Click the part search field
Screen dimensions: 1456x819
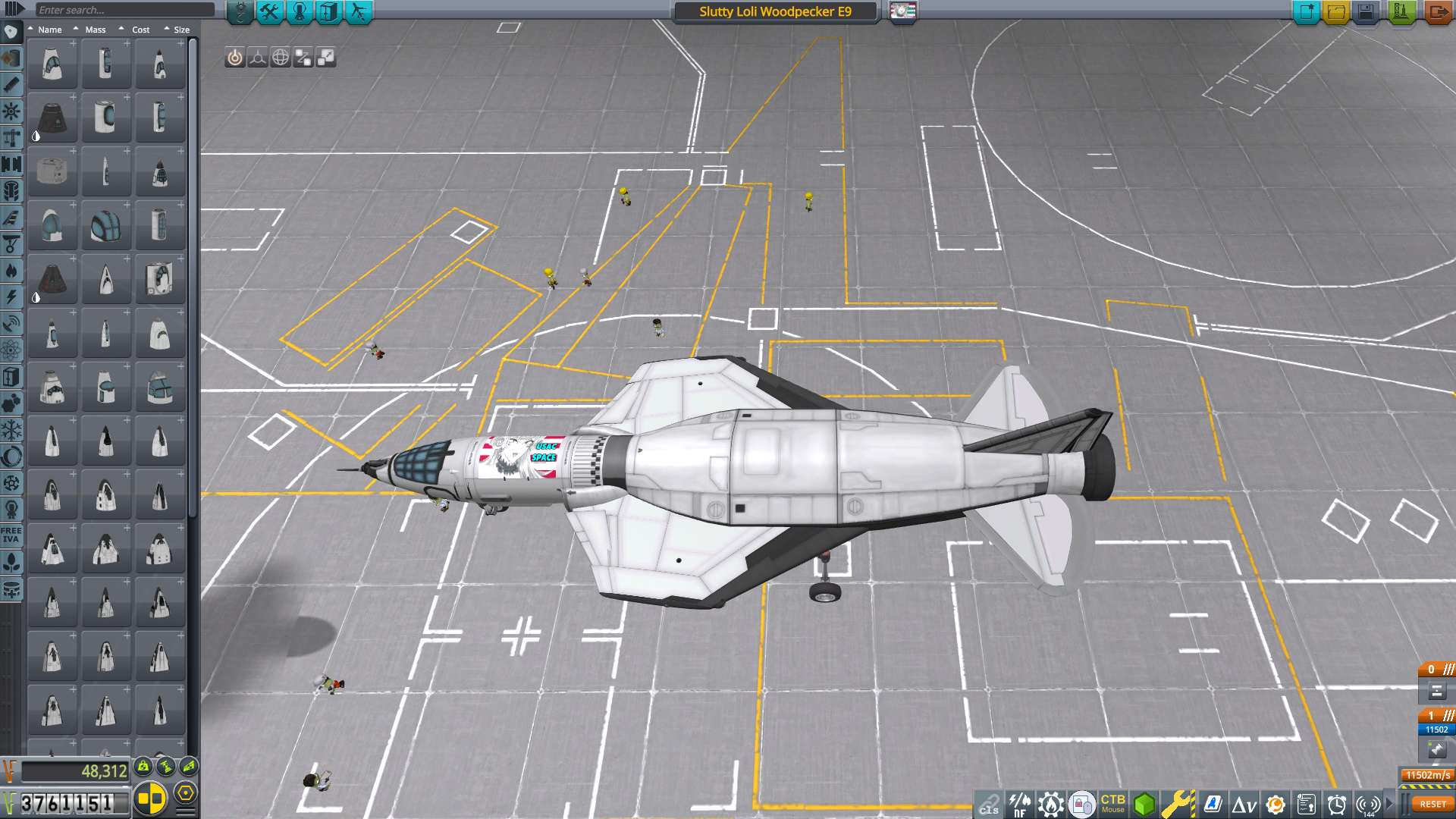pyautogui.click(x=125, y=10)
